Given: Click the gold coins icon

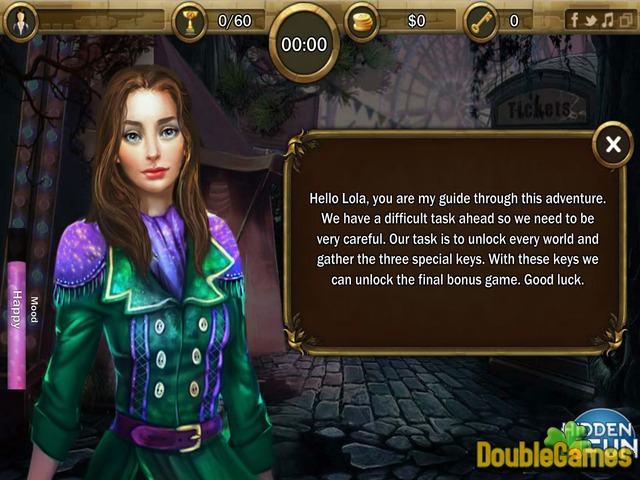Looking at the screenshot, I should coord(362,20).
